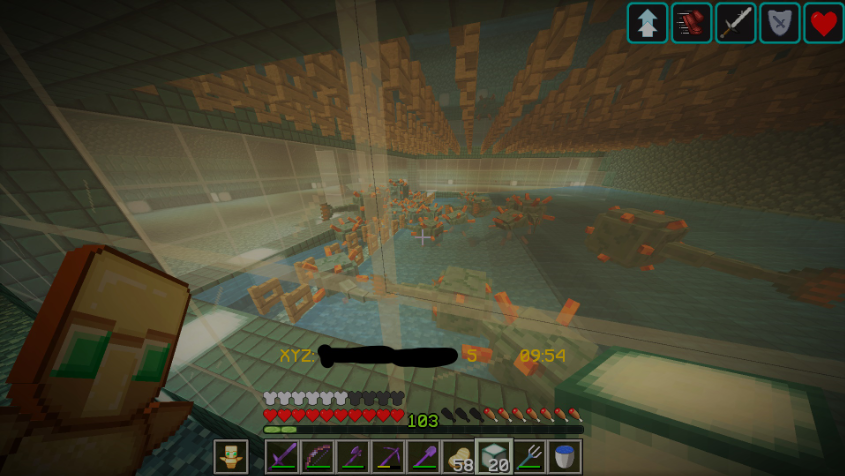The image size is (845, 476).
Task: Pick the water bucket slot
Action: (x=564, y=457)
